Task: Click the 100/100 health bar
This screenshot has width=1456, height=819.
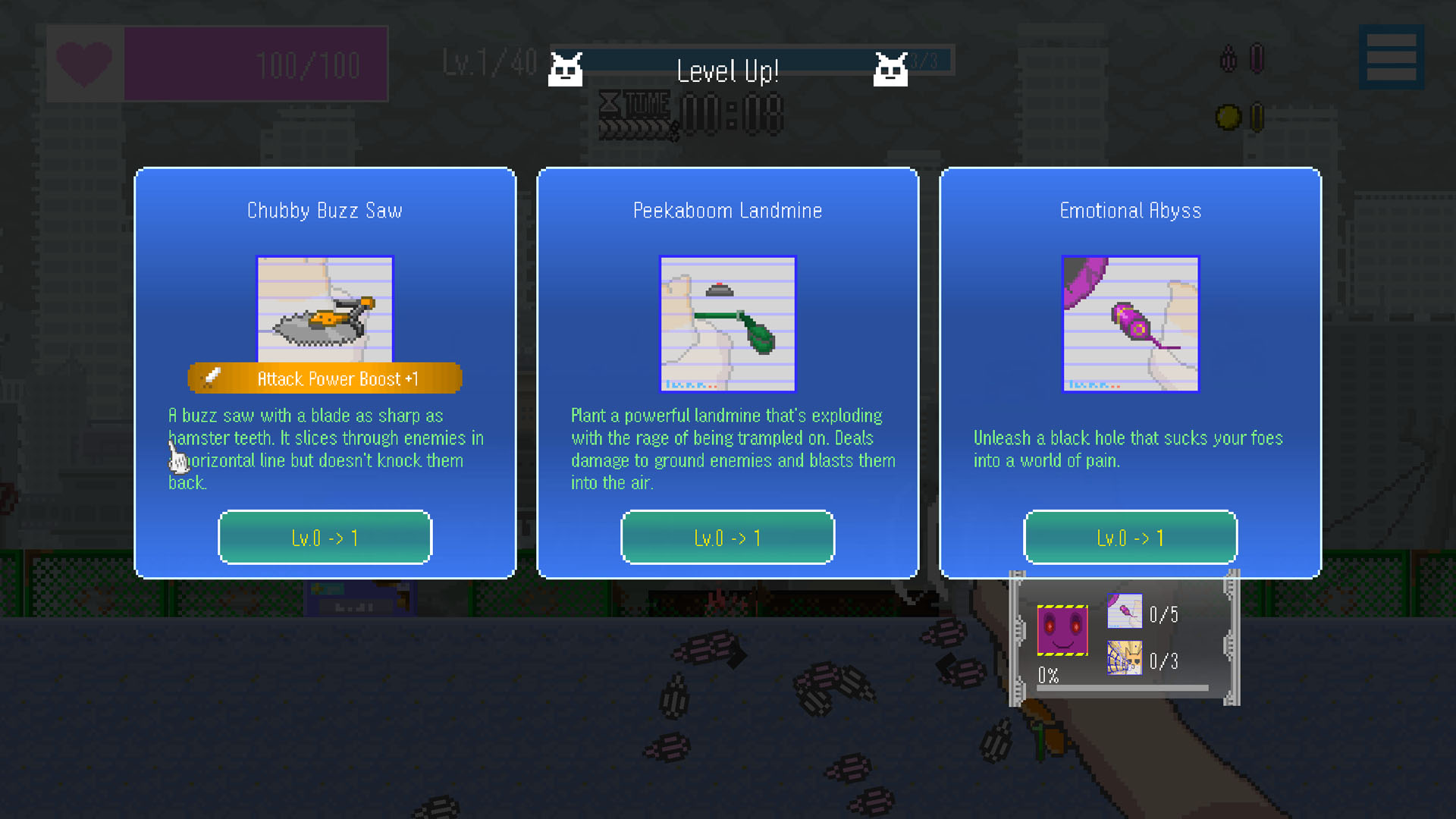Action: pos(258,64)
